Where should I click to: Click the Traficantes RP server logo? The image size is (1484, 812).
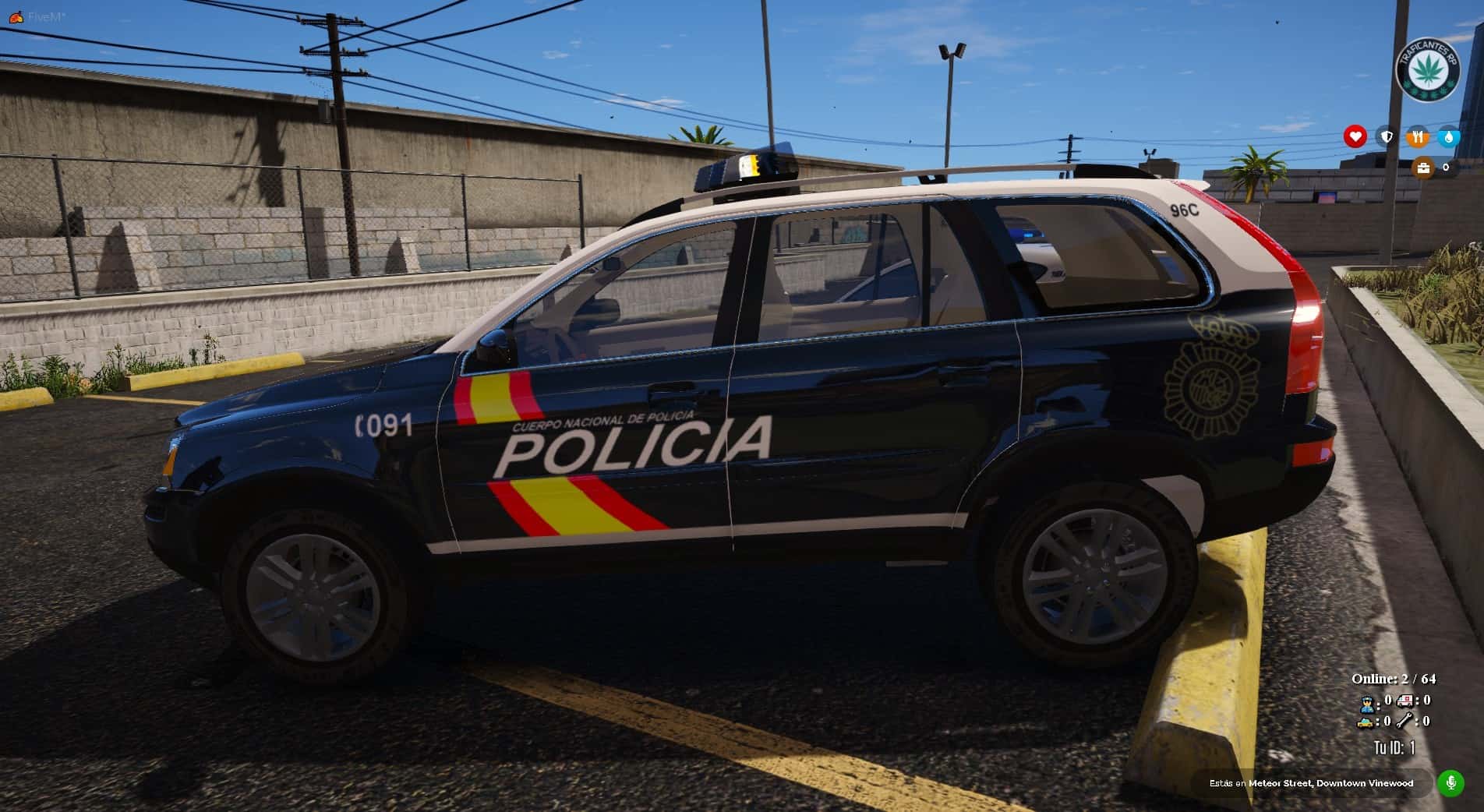pyautogui.click(x=1426, y=70)
